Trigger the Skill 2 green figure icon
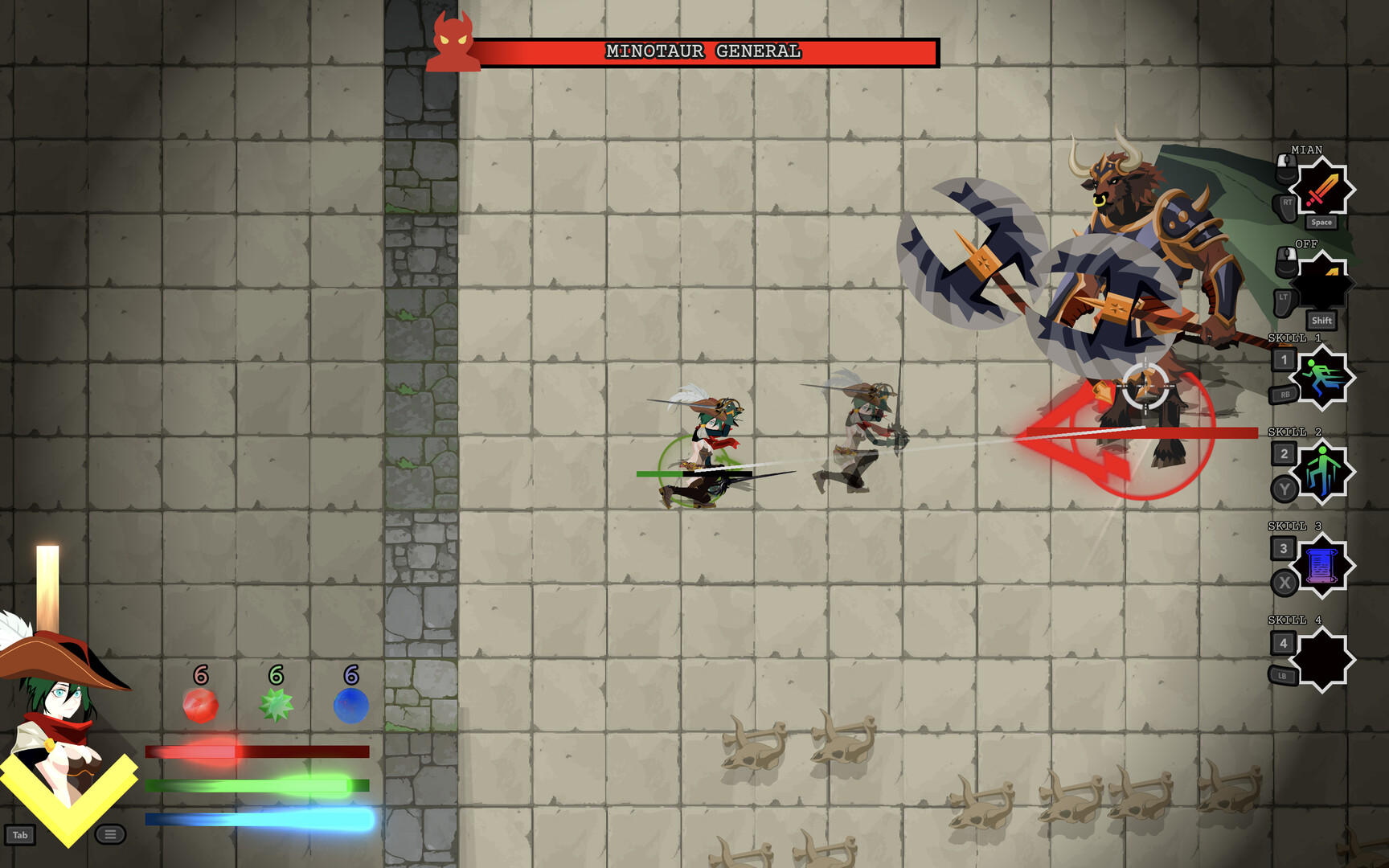The height and width of the screenshot is (868, 1389). click(1325, 474)
